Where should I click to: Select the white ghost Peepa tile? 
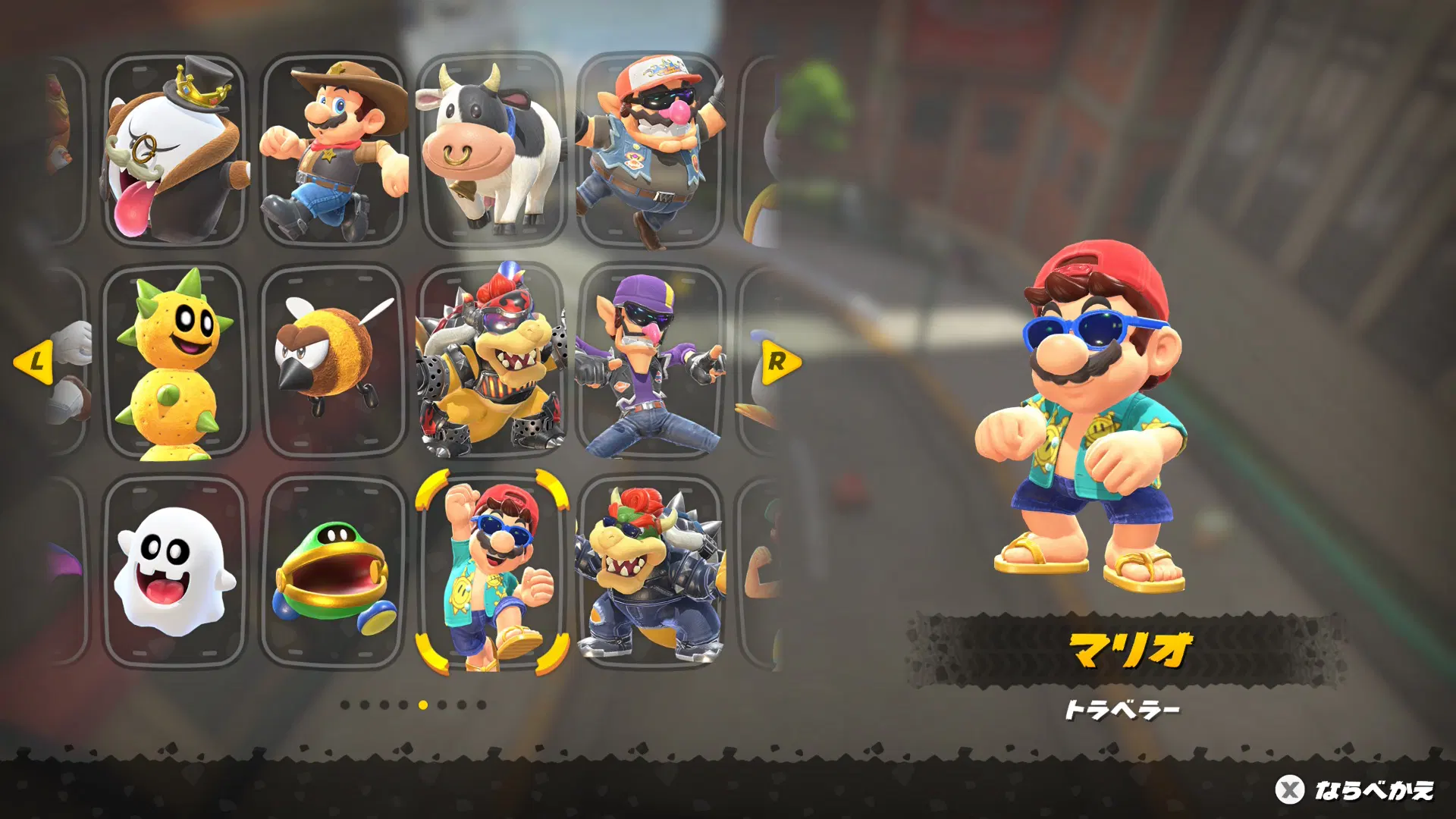[174, 572]
